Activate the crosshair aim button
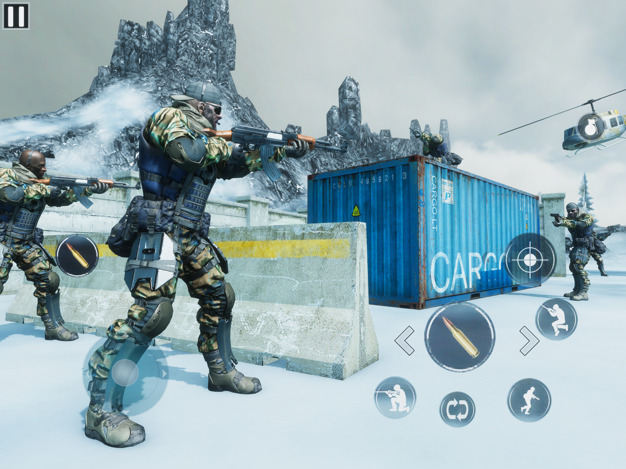 point(530,258)
